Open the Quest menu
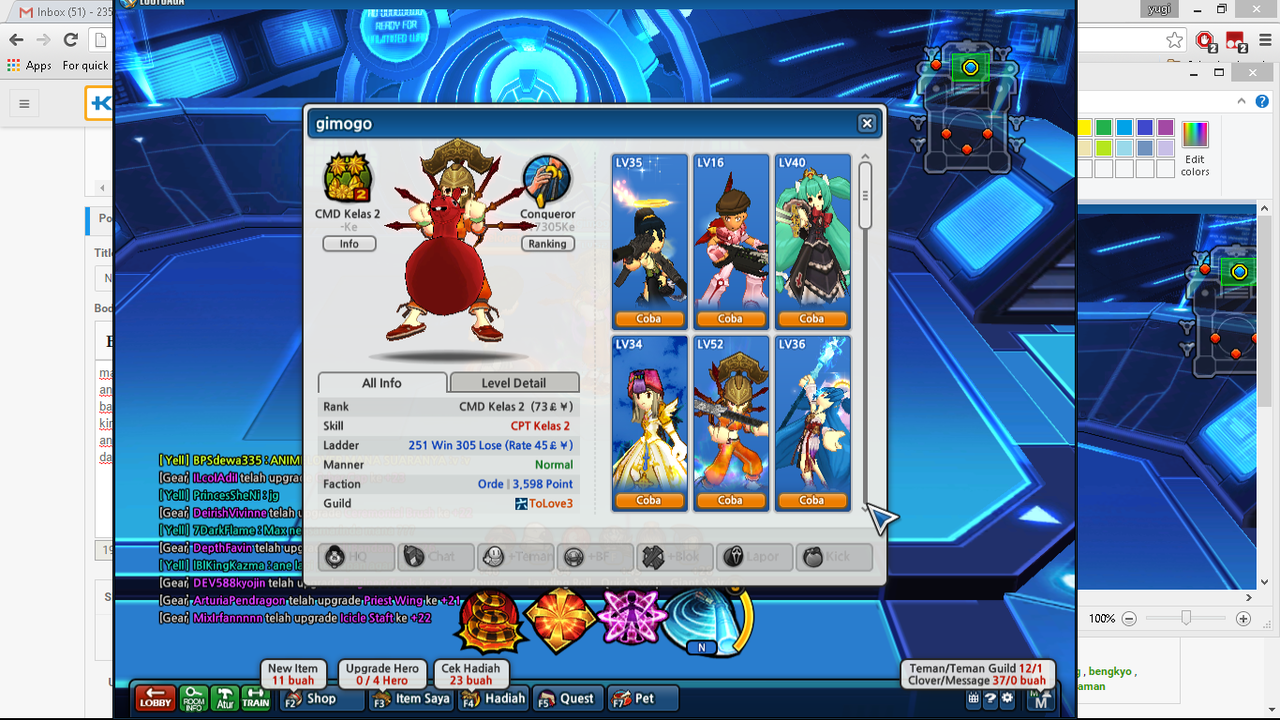The height and width of the screenshot is (720, 1280). [x=567, y=698]
